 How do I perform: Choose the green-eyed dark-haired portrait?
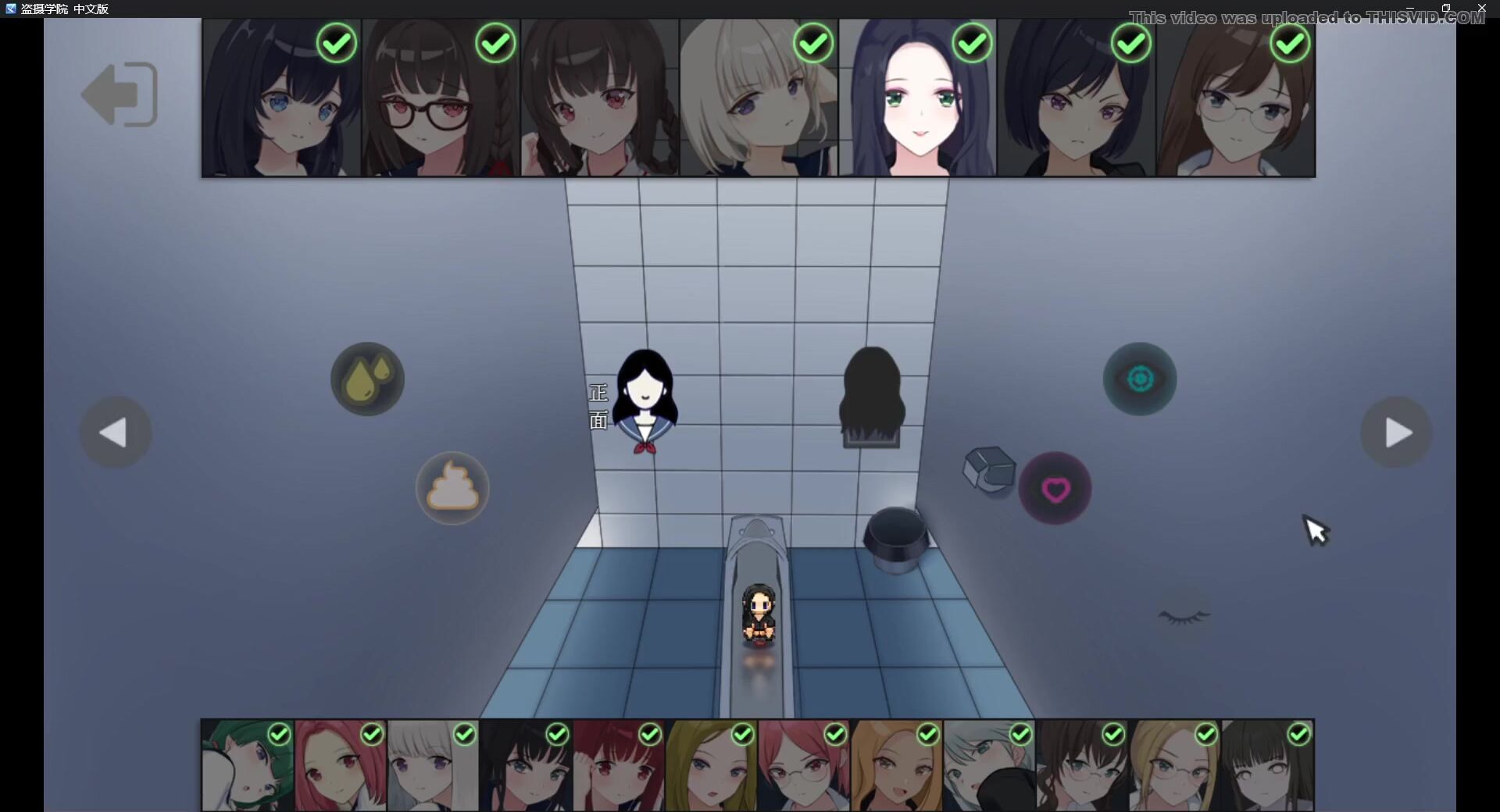(x=918, y=98)
